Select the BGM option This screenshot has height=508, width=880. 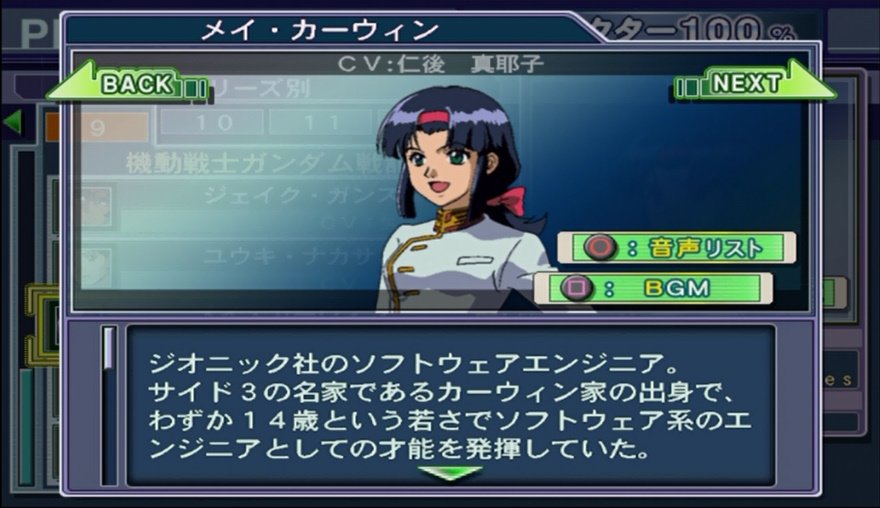[x=653, y=289]
